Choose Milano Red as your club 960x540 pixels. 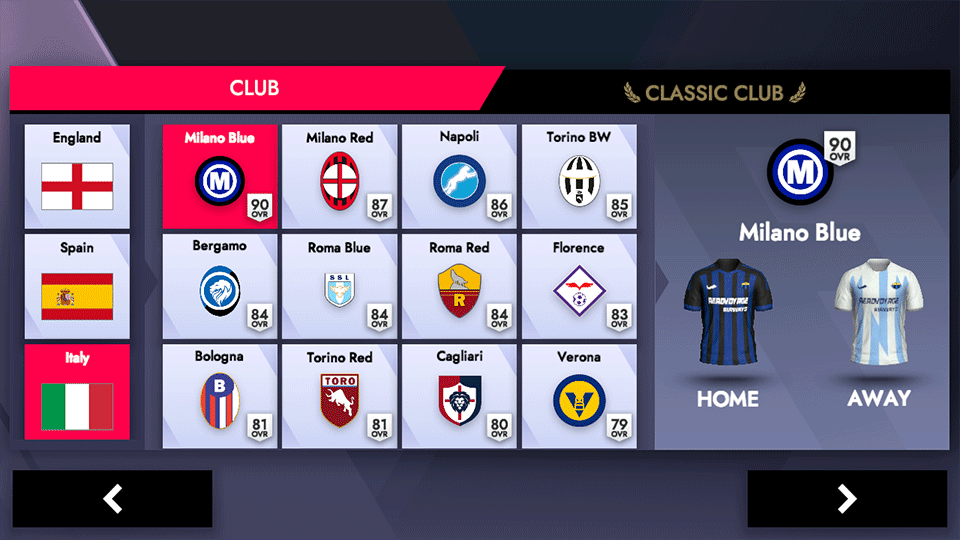tap(339, 177)
